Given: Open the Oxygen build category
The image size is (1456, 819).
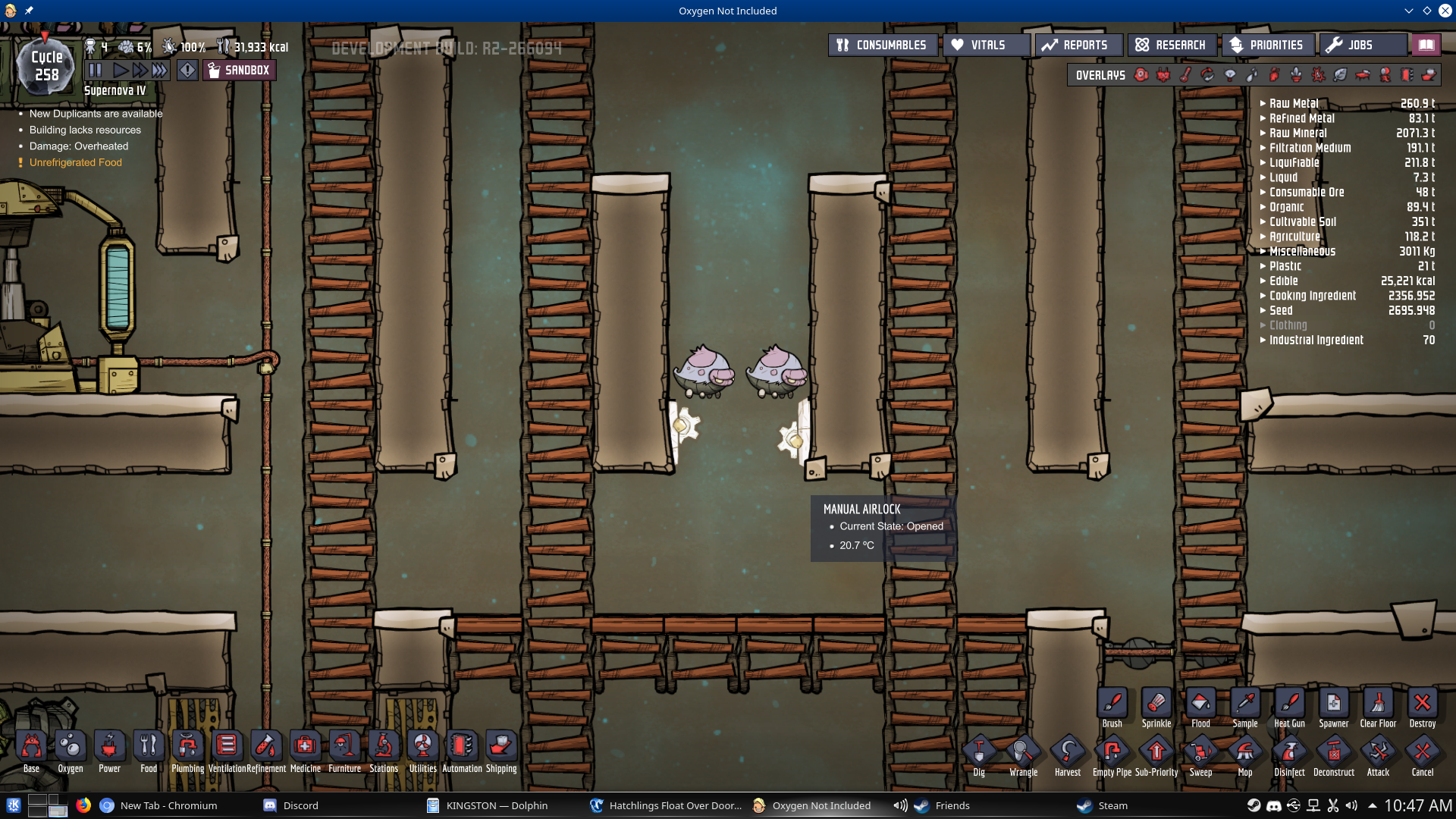Looking at the screenshot, I should click(x=70, y=747).
